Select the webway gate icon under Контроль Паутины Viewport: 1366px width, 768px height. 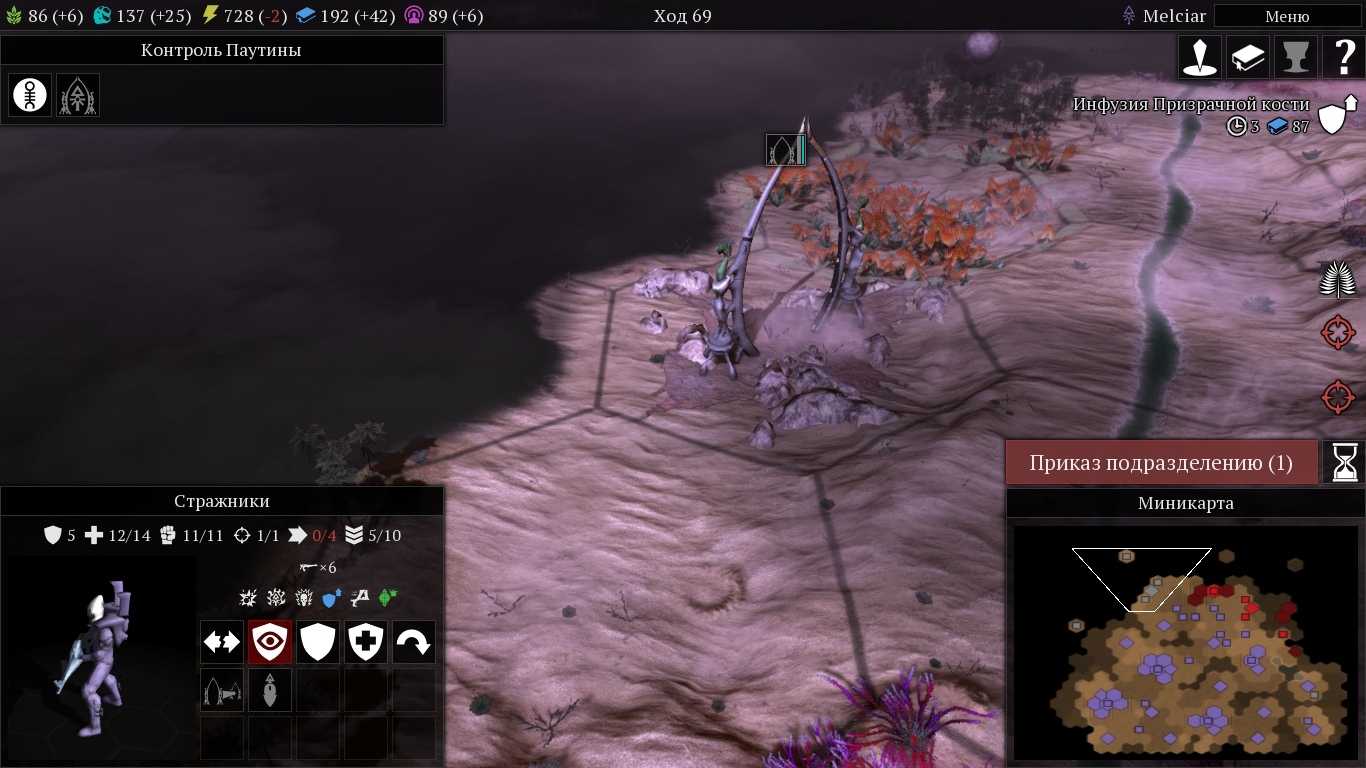coord(78,95)
